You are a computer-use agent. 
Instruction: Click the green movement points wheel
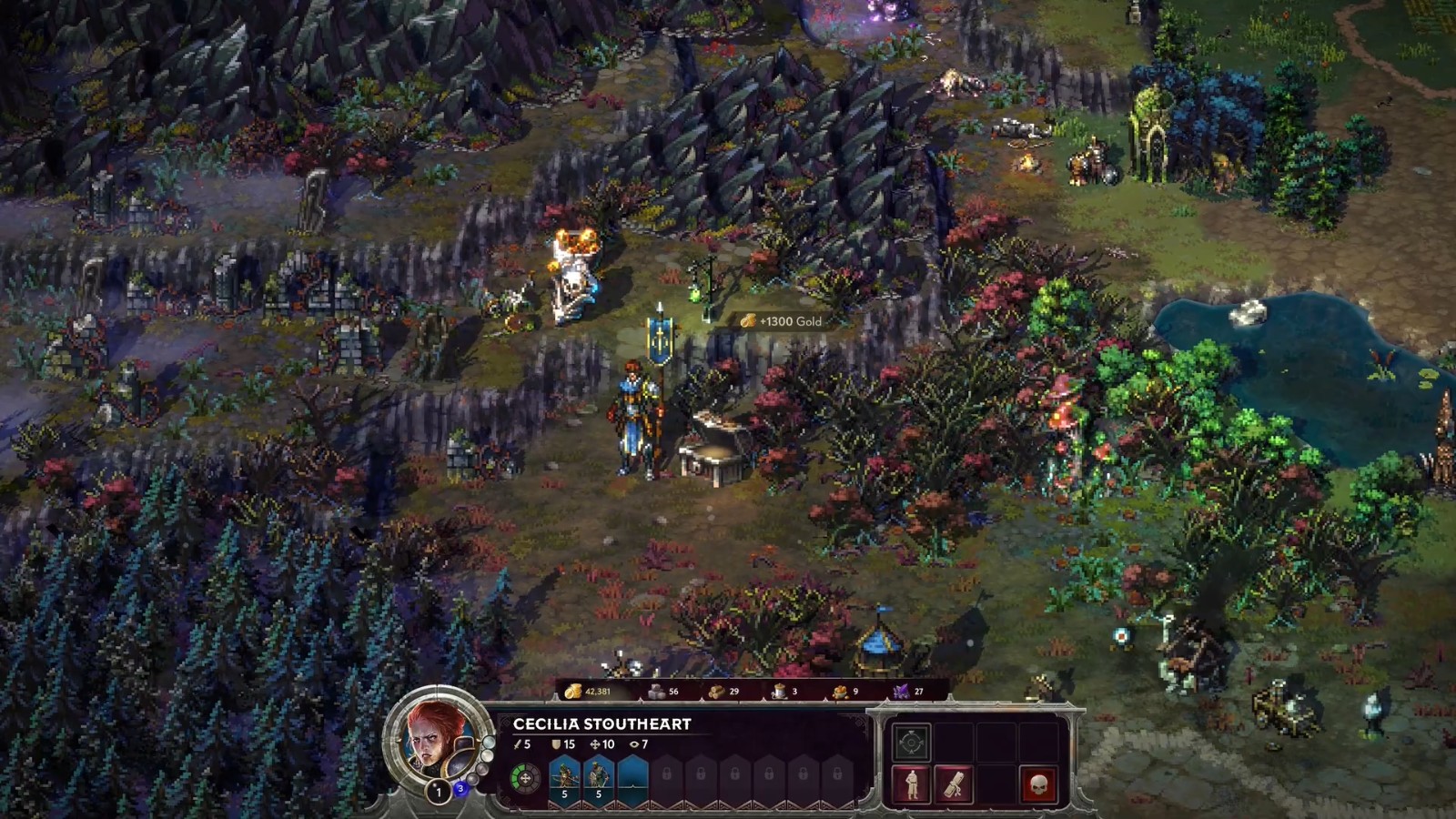pyautogui.click(x=525, y=779)
